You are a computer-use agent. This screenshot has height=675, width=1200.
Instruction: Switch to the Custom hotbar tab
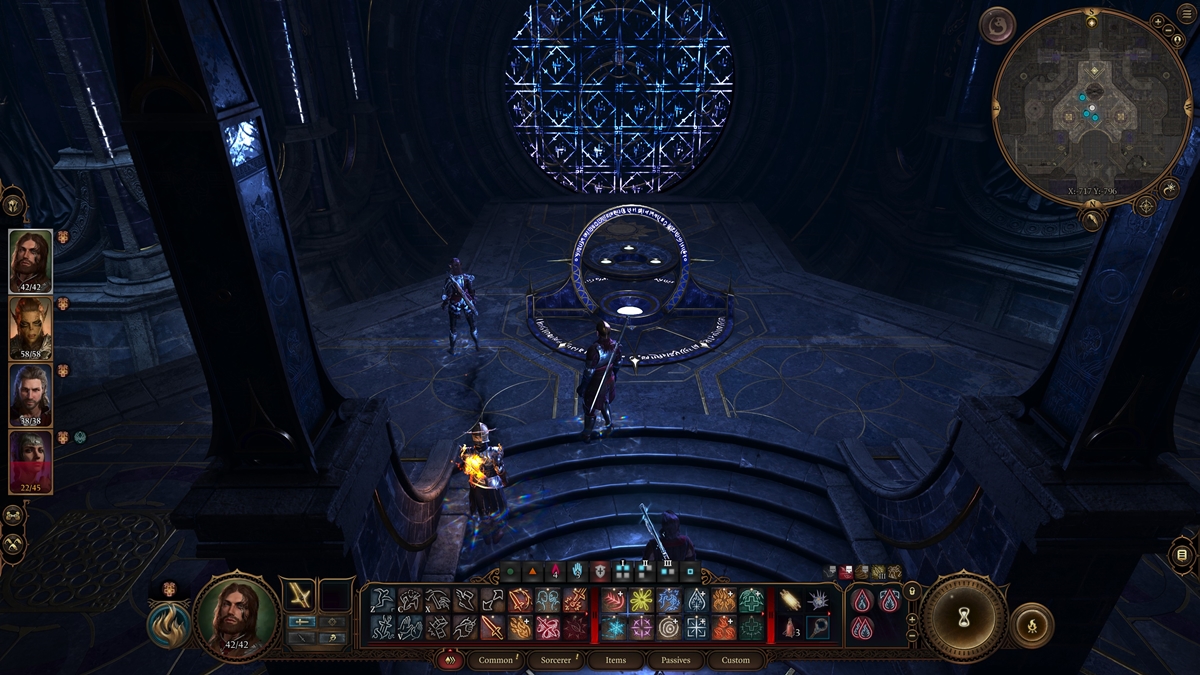735,660
